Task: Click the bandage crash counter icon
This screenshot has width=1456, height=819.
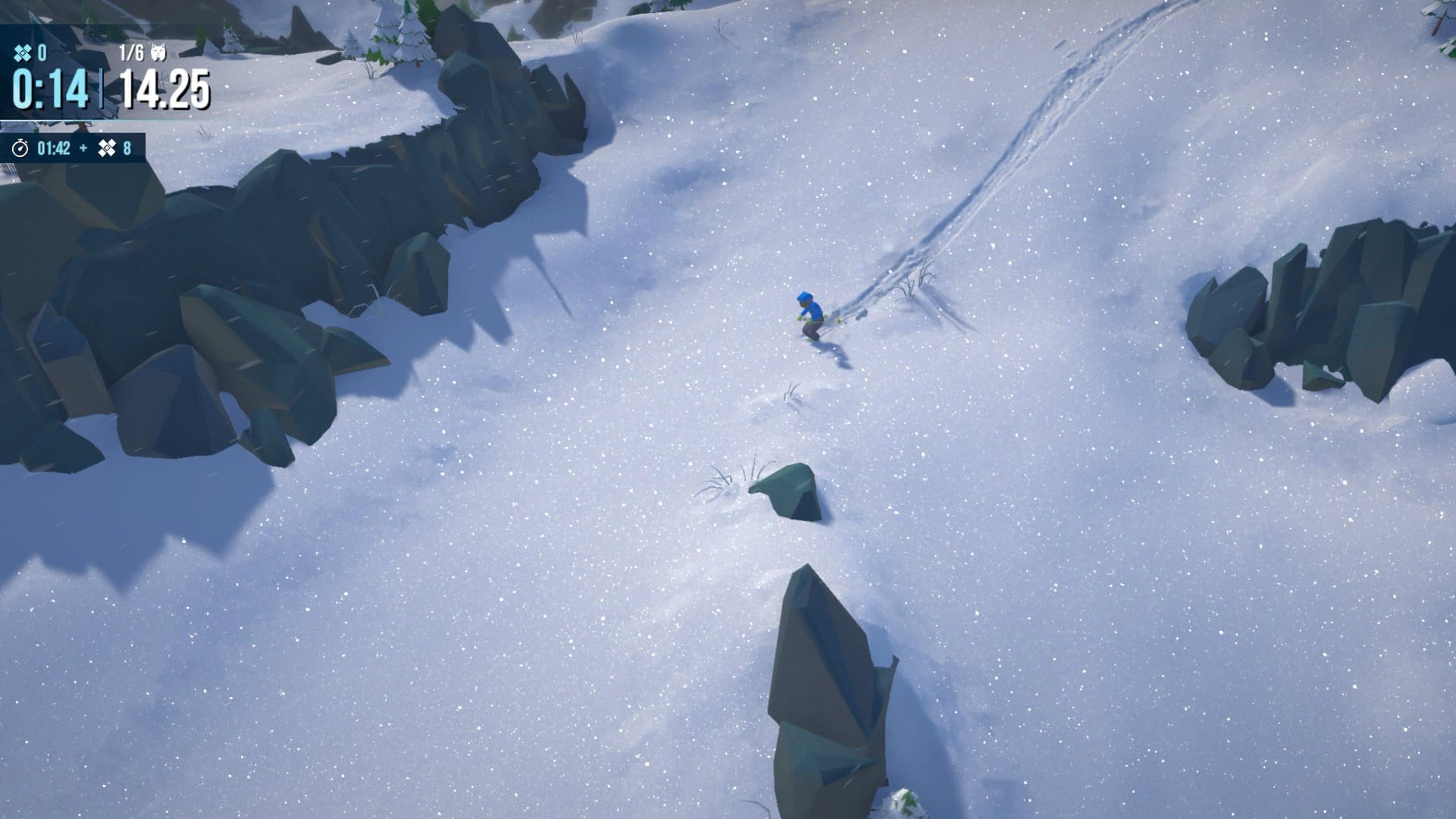Action: click(23, 52)
